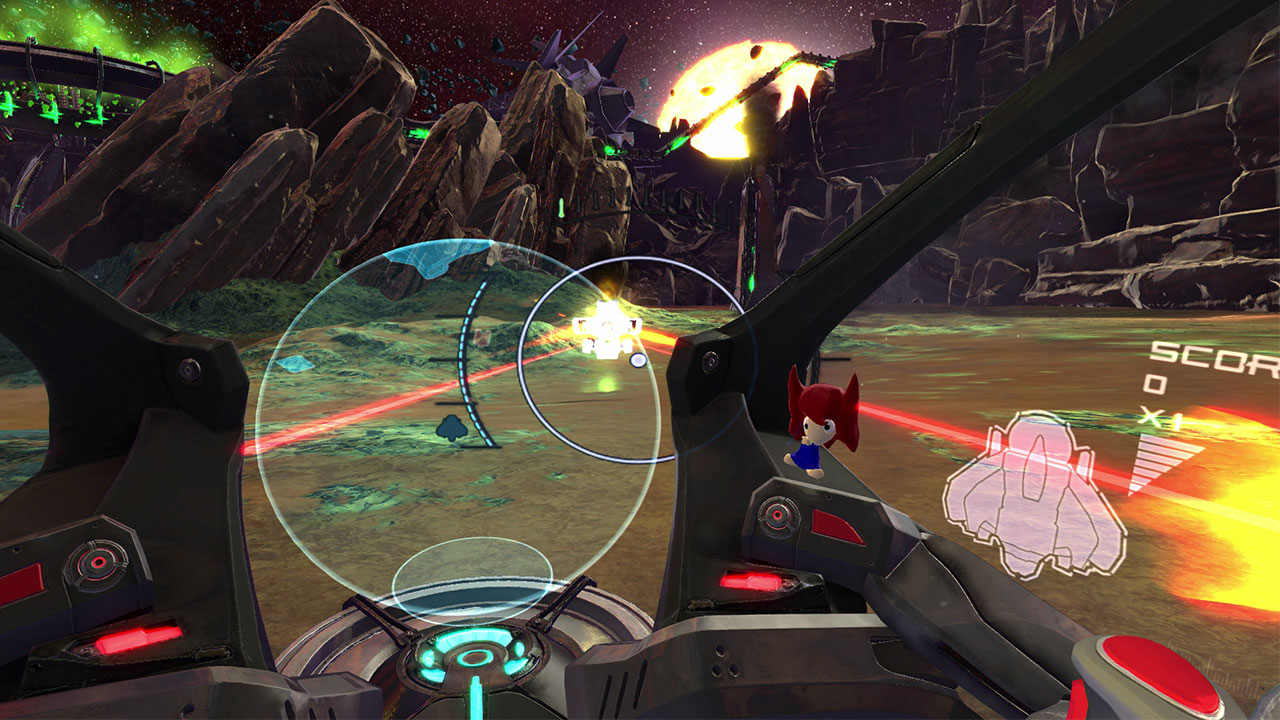
Task: Select the small enemy blip on the reticle edge
Action: (x=638, y=361)
